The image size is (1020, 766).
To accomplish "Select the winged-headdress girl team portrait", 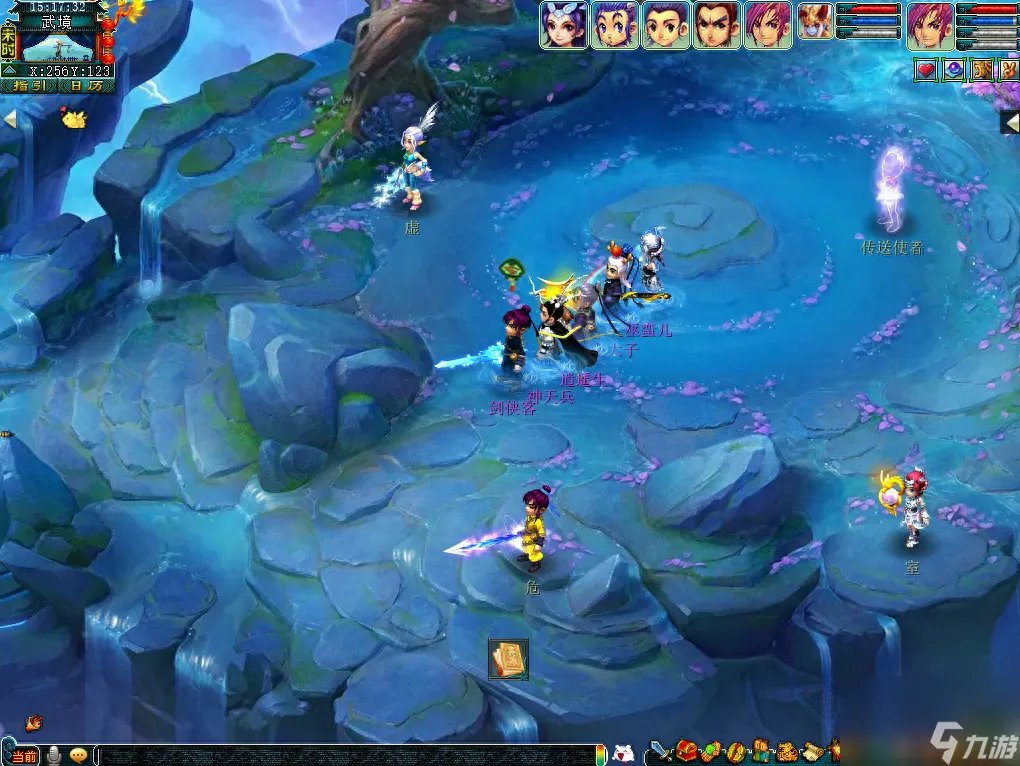I will tap(564, 25).
